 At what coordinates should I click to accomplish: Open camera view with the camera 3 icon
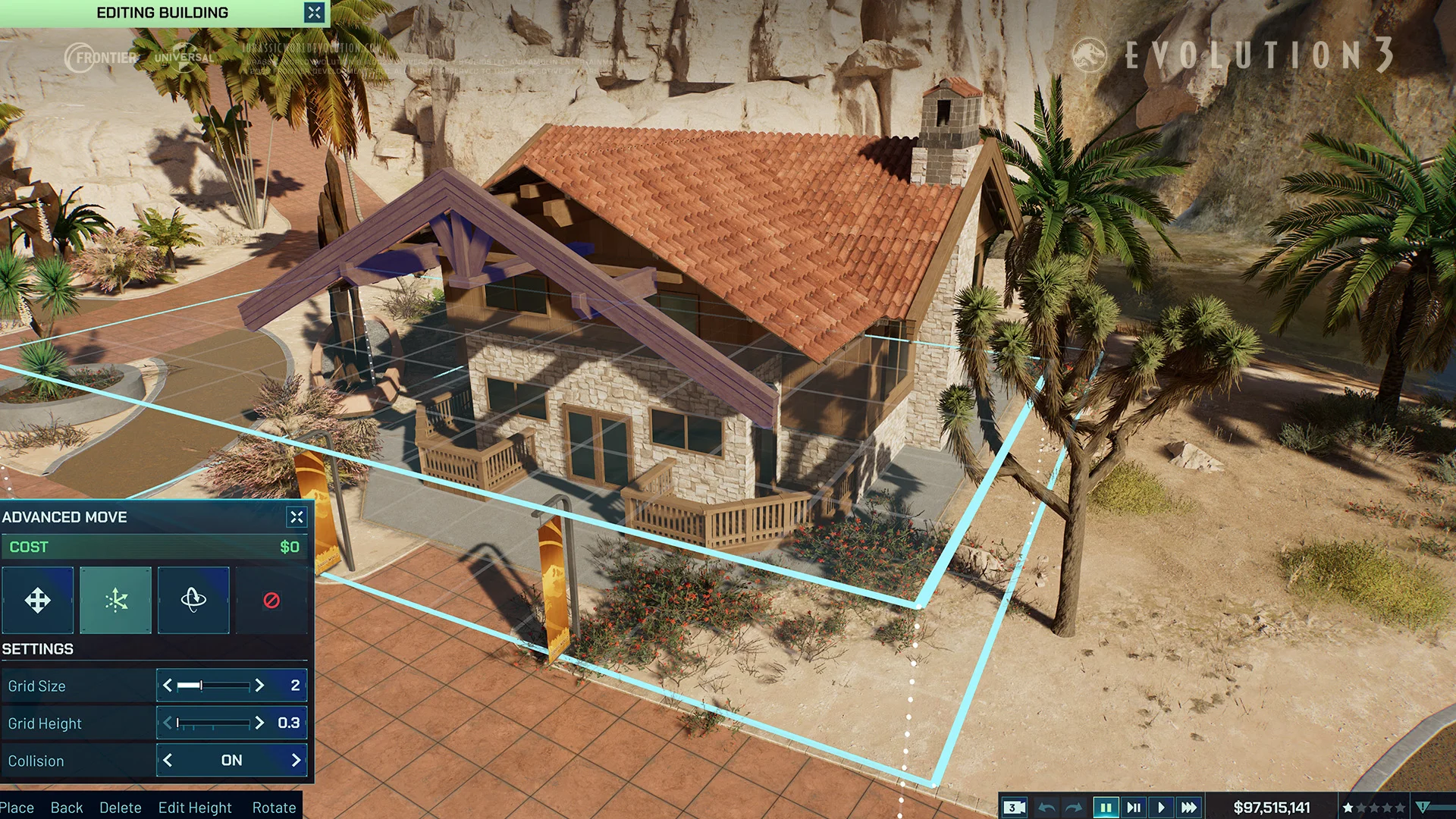coord(1014,807)
